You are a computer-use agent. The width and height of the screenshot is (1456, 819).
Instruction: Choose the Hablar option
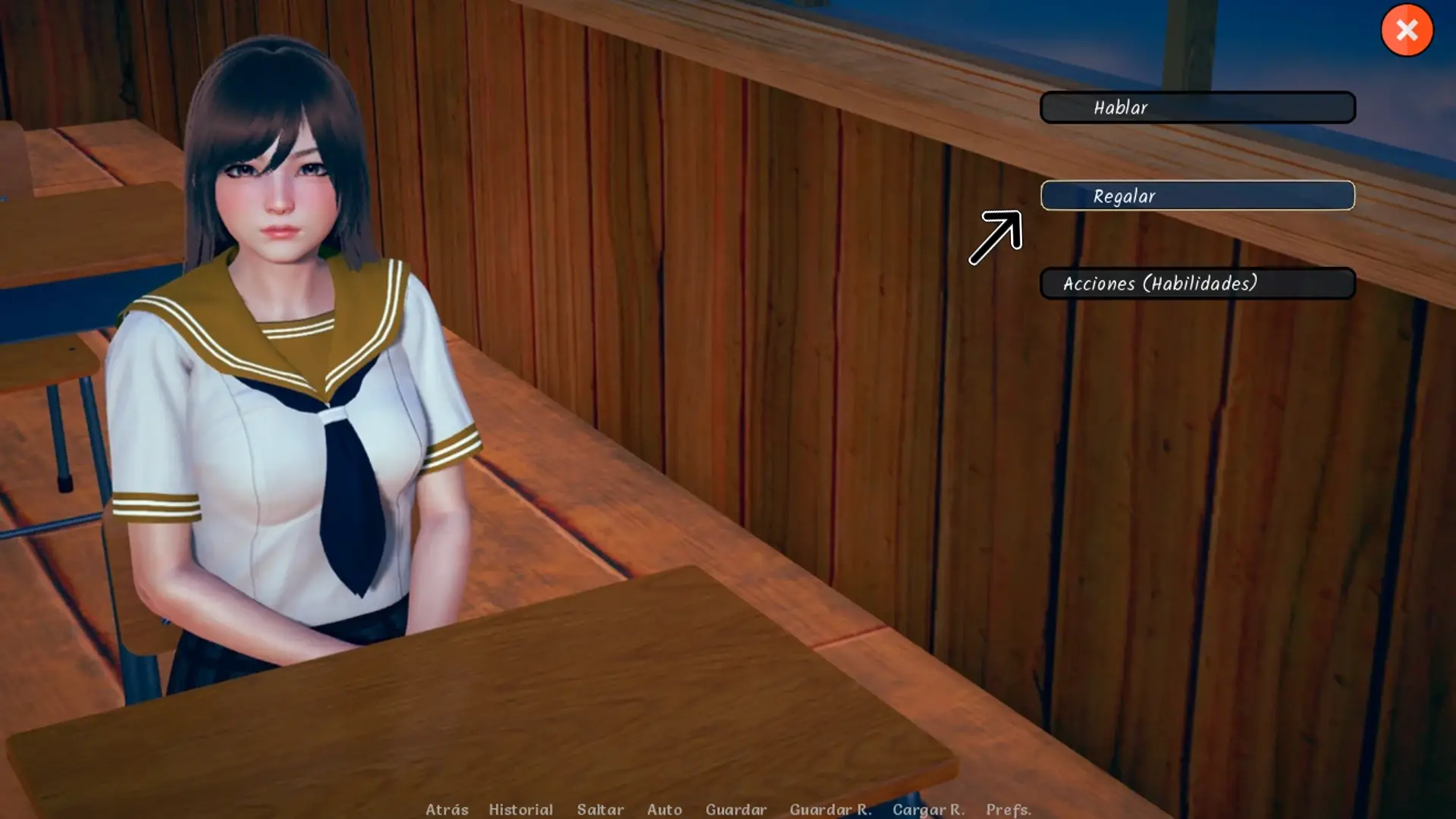[x=1197, y=108]
